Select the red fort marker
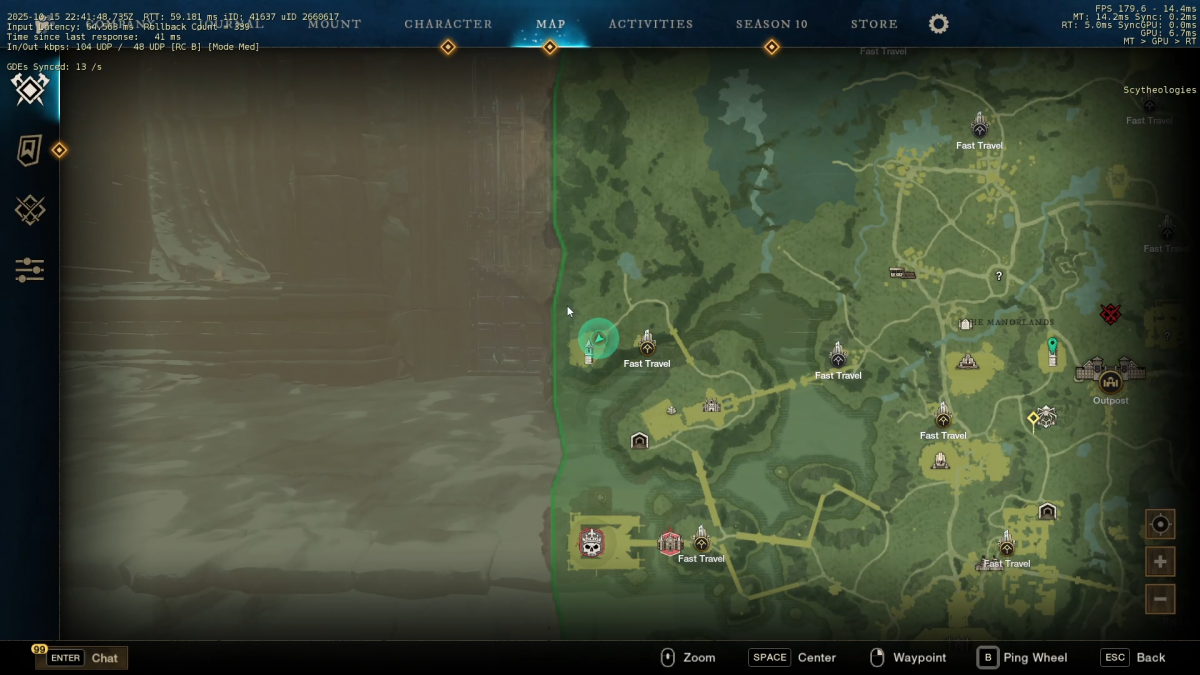 pyautogui.click(x=670, y=543)
